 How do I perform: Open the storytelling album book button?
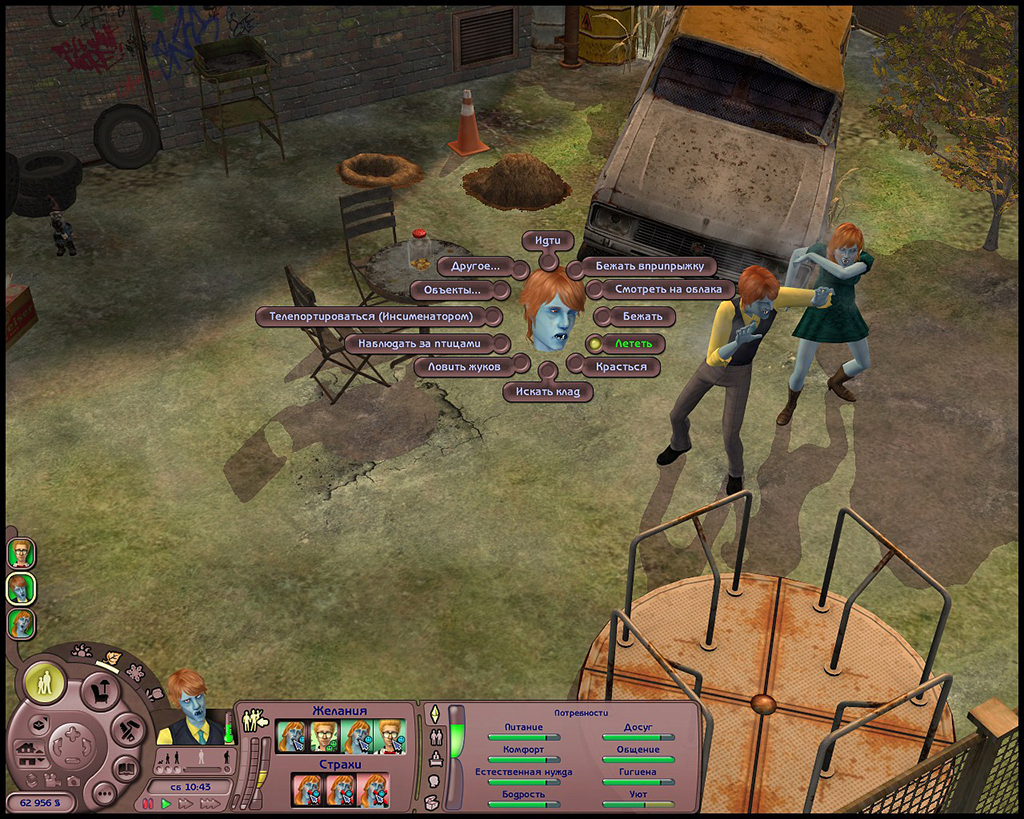click(x=125, y=769)
